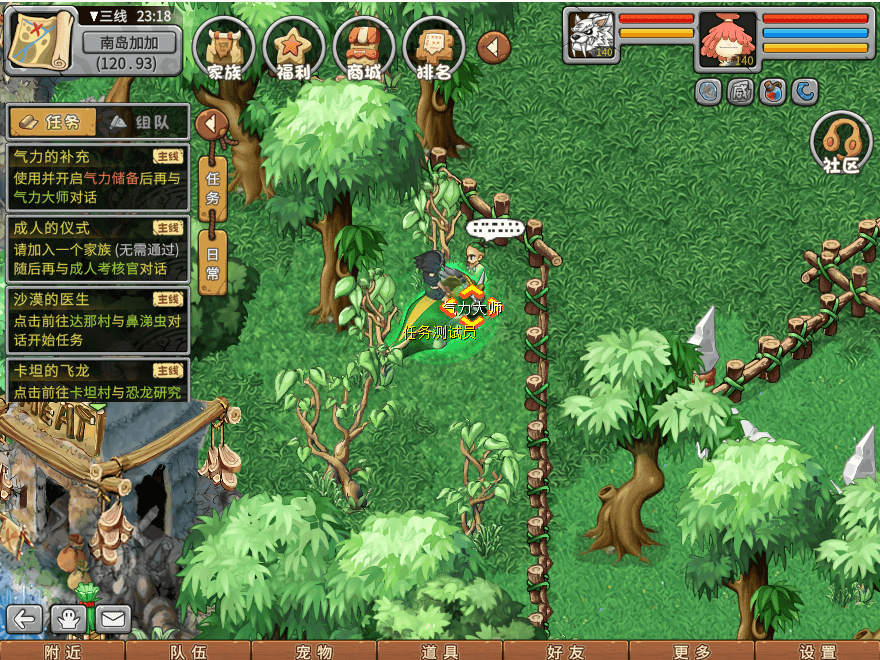
Task: Select the 任务 quest tab
Action: pos(53,122)
